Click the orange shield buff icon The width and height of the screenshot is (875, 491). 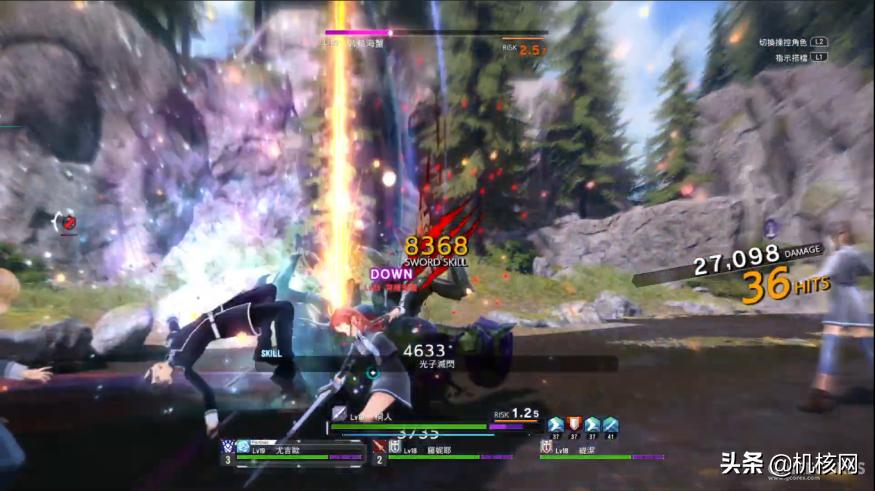click(x=574, y=424)
